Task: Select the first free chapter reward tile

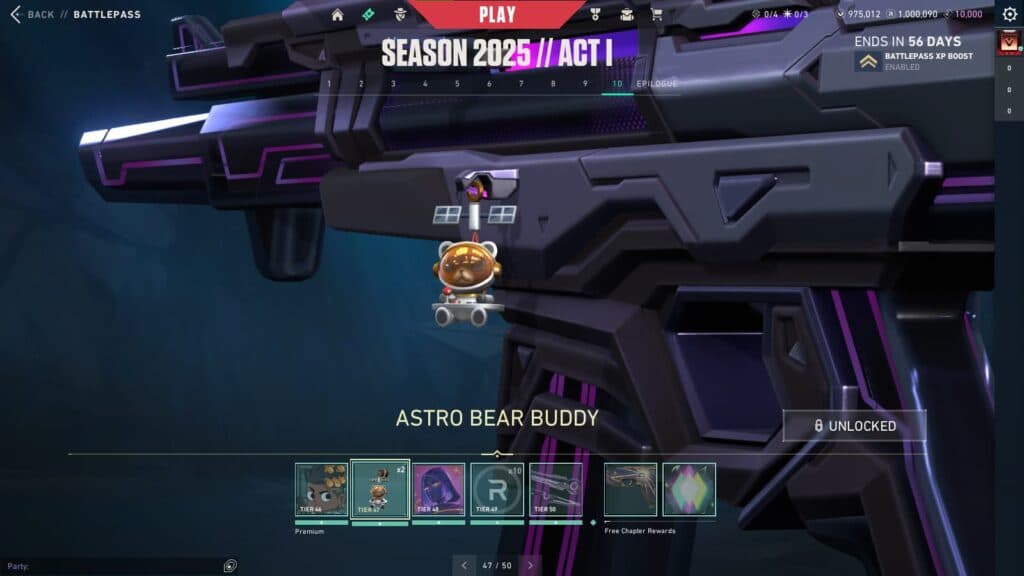Action: coord(630,489)
